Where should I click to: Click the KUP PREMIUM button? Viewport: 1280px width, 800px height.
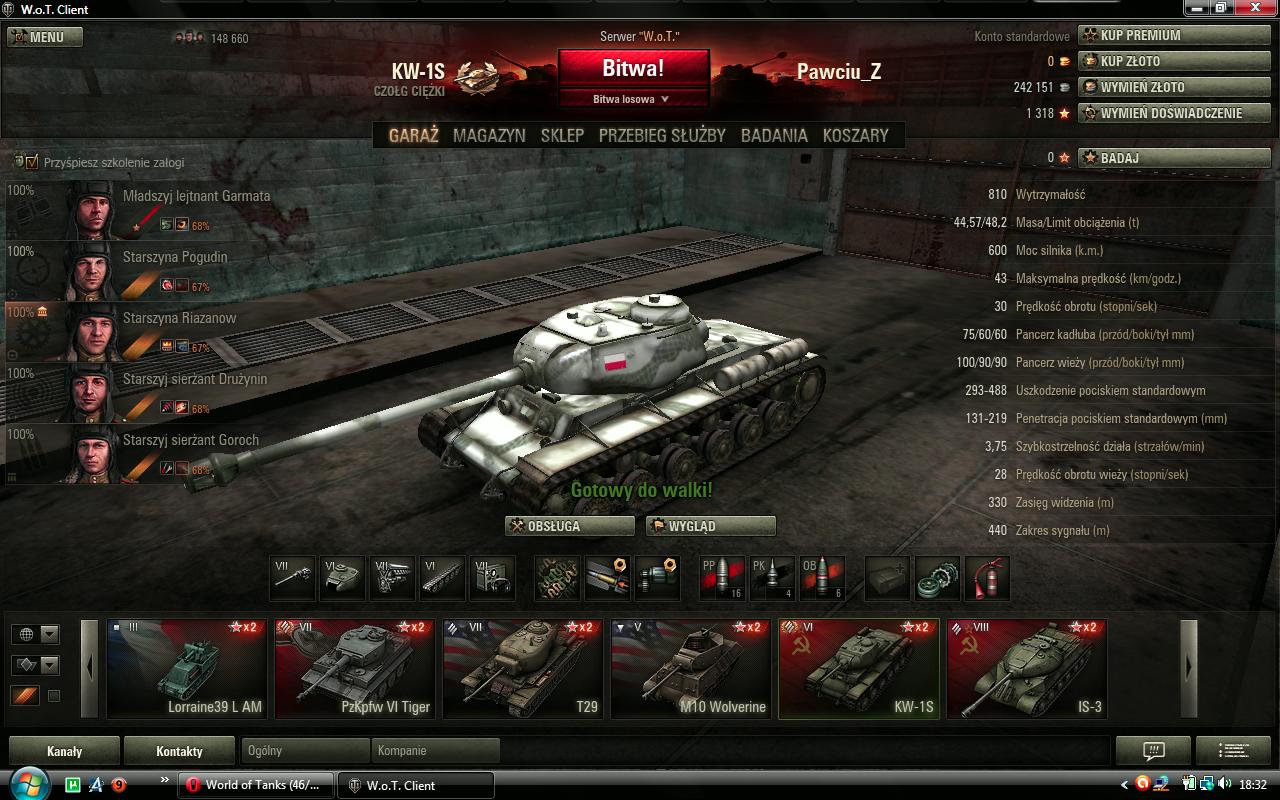pyautogui.click(x=1174, y=35)
